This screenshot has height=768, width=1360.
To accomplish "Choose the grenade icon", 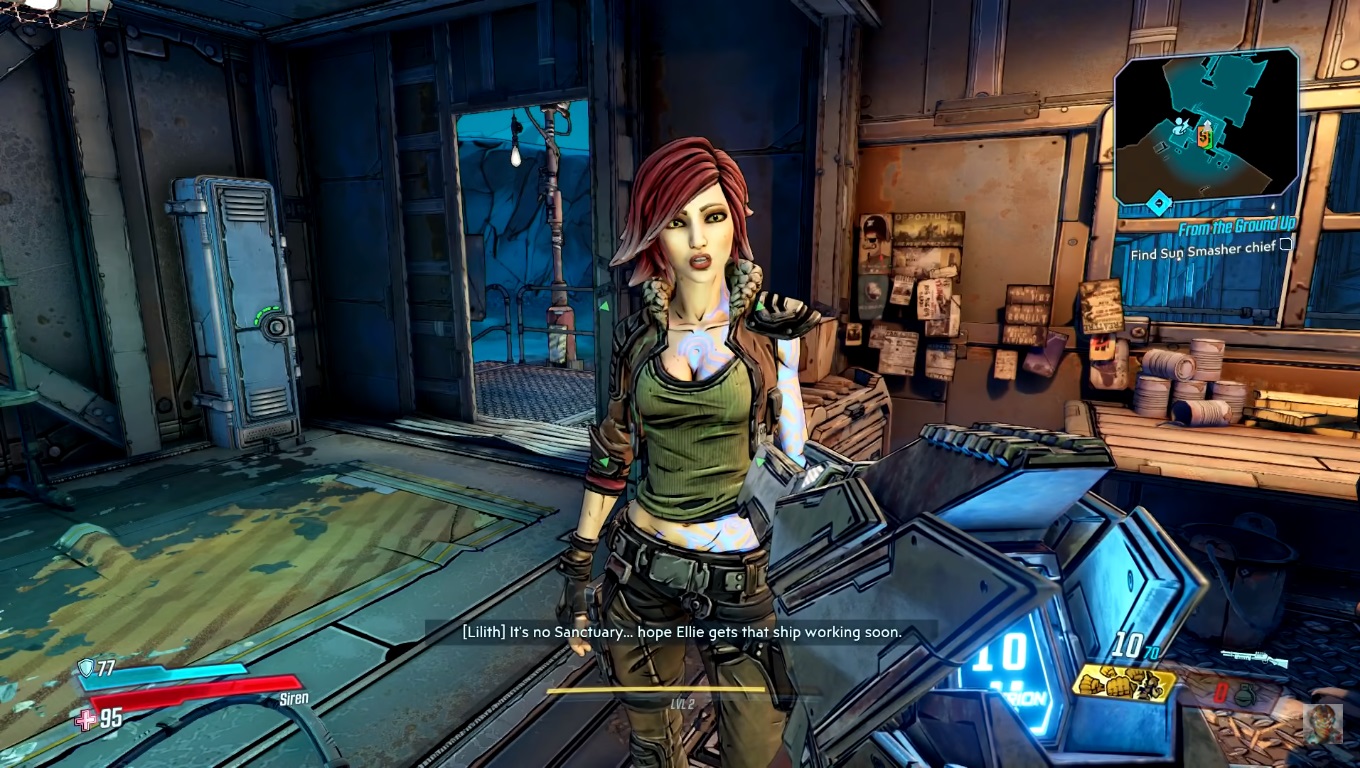I will (x=1243, y=695).
